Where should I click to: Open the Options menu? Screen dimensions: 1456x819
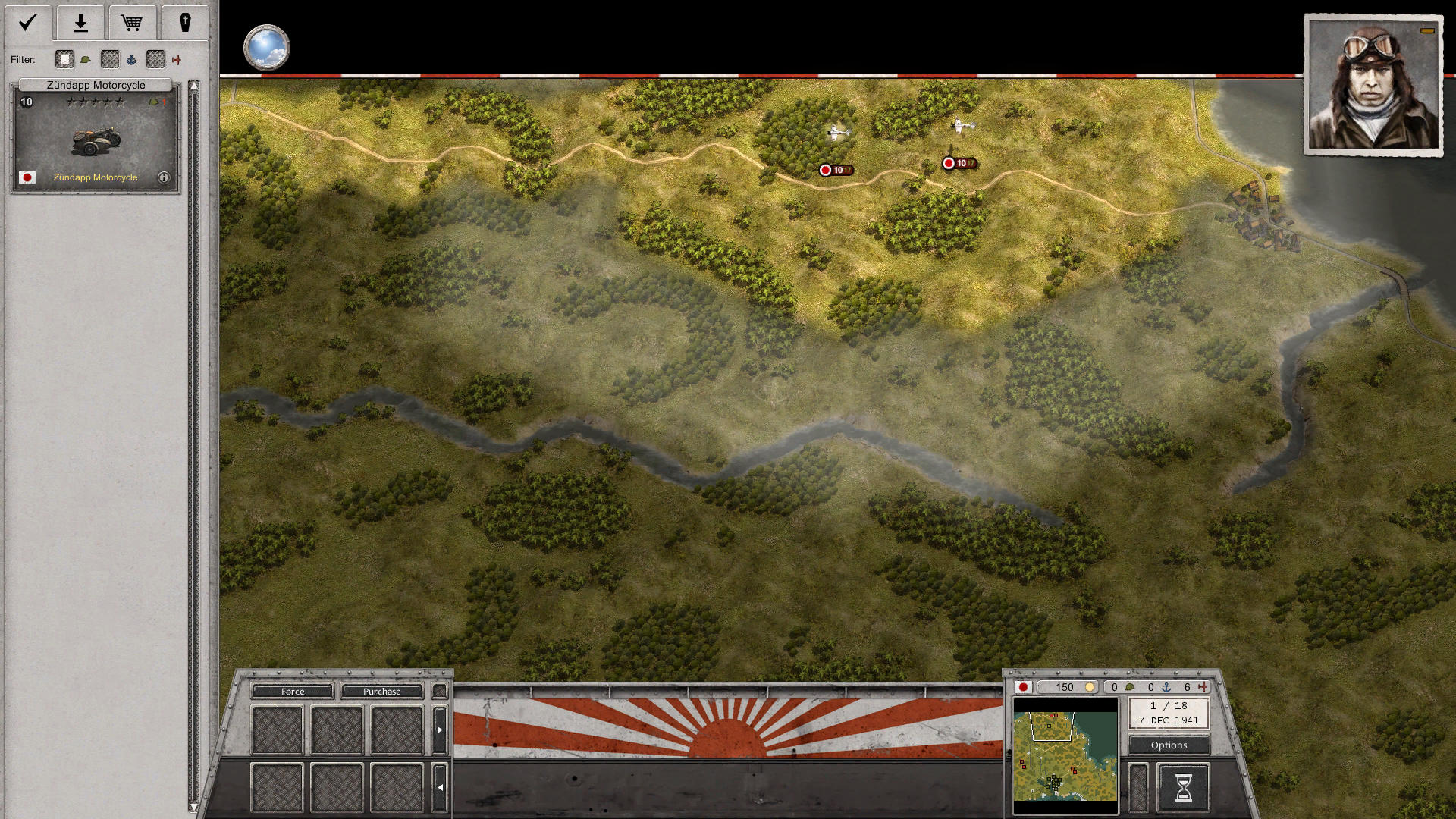coord(1168,745)
